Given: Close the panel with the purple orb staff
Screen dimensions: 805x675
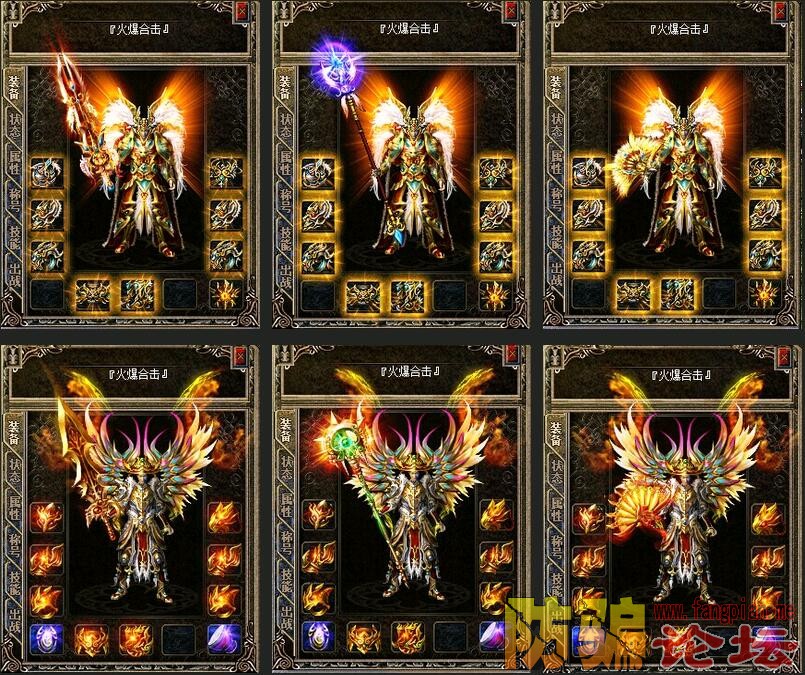Looking at the screenshot, I should pyautogui.click(x=514, y=12).
